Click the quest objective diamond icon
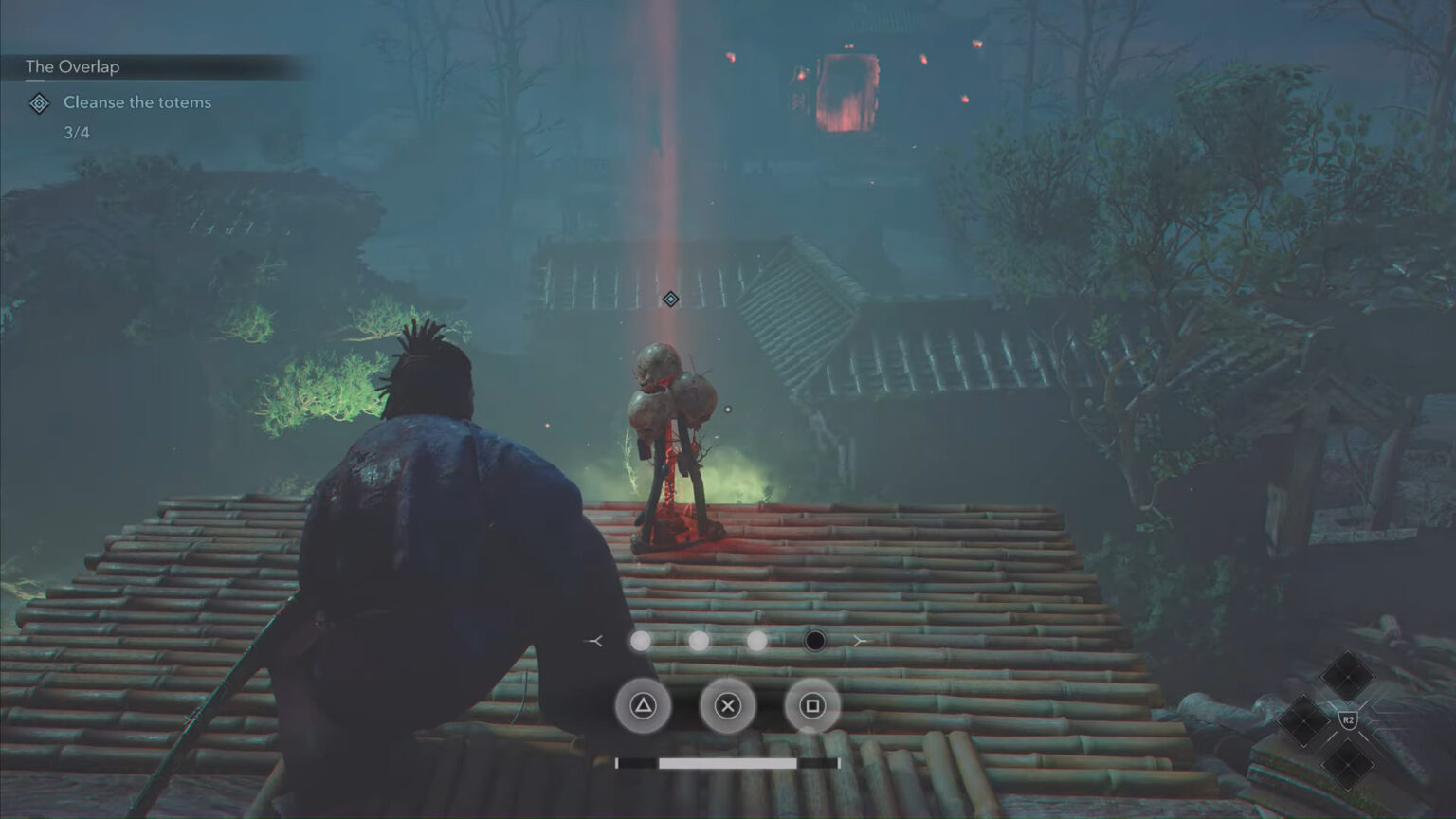The image size is (1456, 819). pyautogui.click(x=38, y=103)
